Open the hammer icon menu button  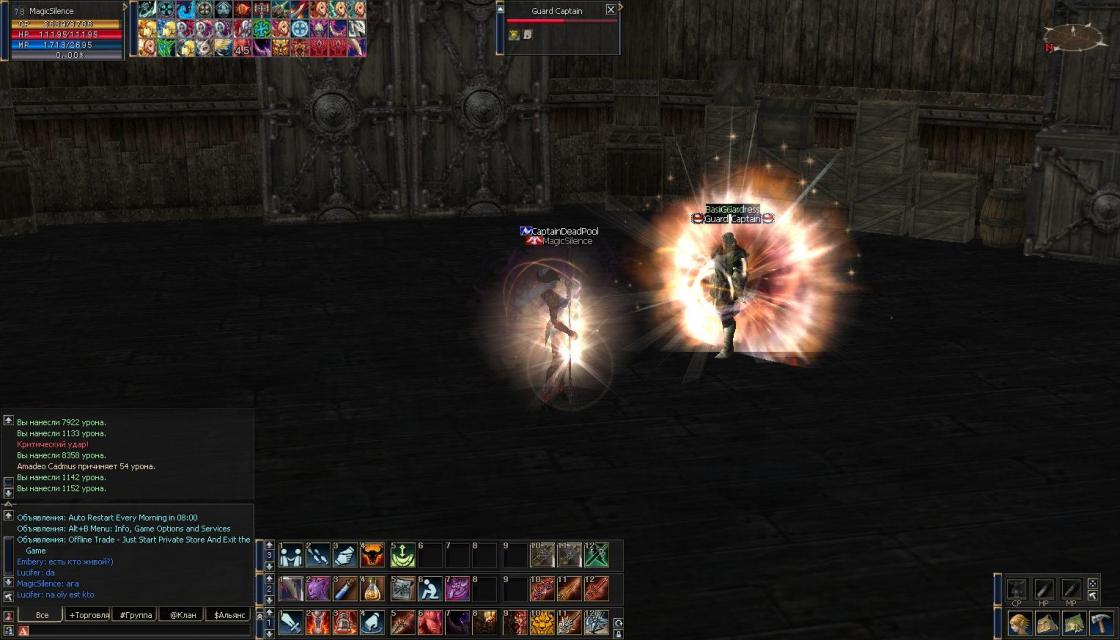[x=1101, y=623]
